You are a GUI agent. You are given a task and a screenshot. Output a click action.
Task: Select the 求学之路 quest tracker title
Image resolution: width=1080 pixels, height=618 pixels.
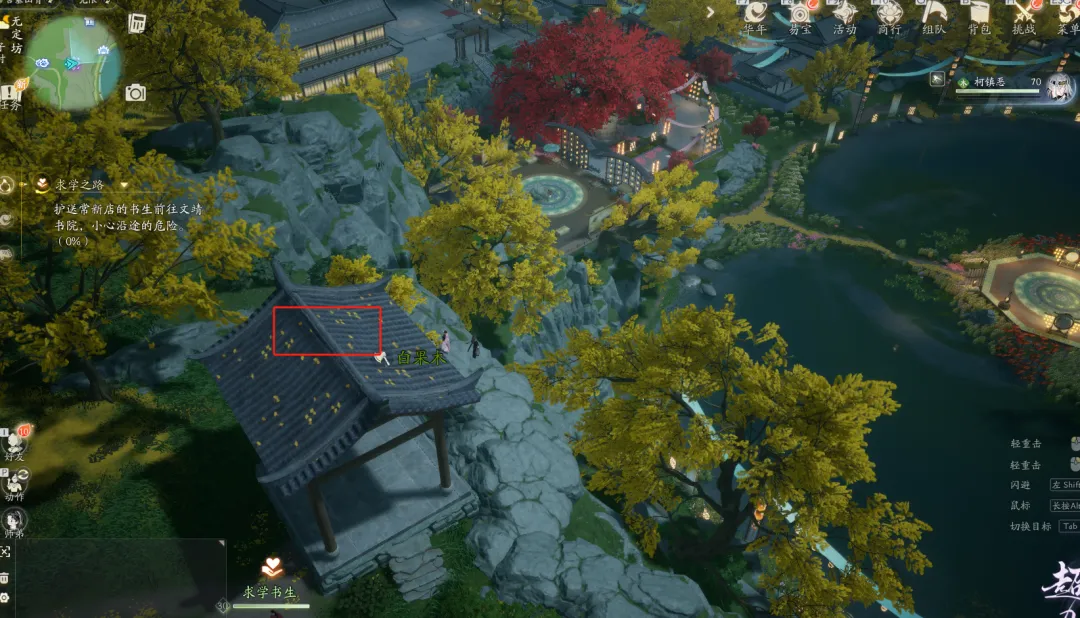[x=81, y=185]
